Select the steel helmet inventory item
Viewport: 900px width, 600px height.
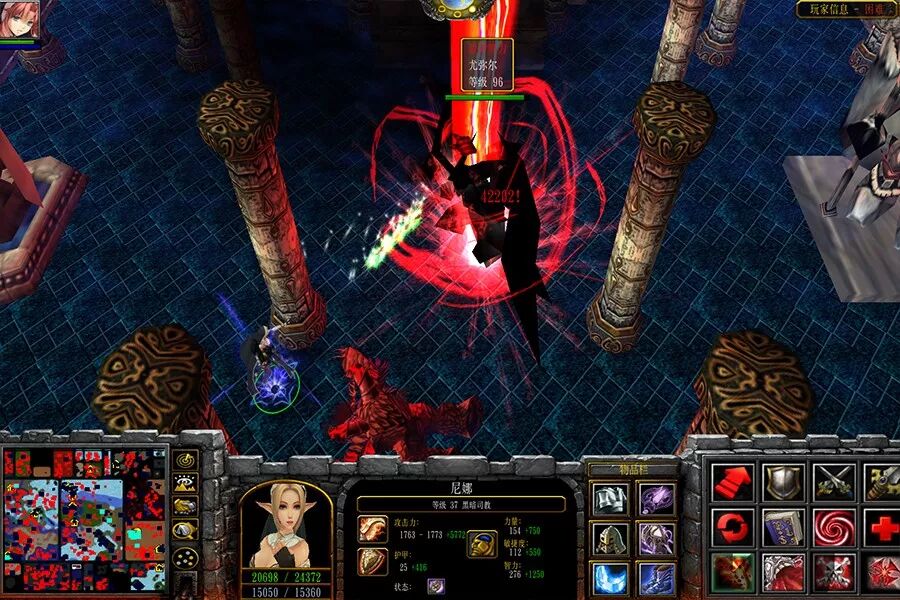609,539
